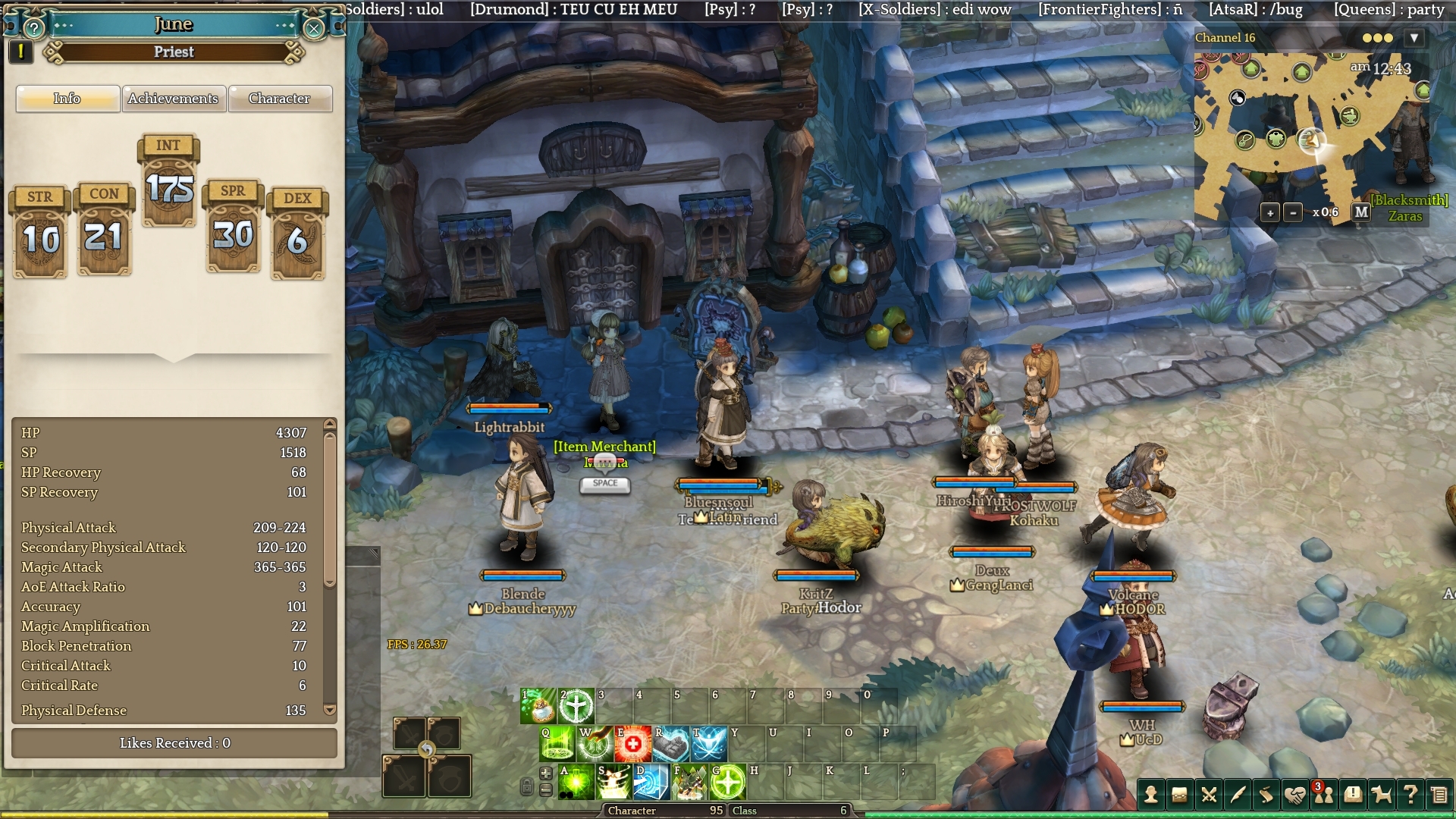Switch to the Achievements tab
The image size is (1456, 819).
tap(173, 99)
